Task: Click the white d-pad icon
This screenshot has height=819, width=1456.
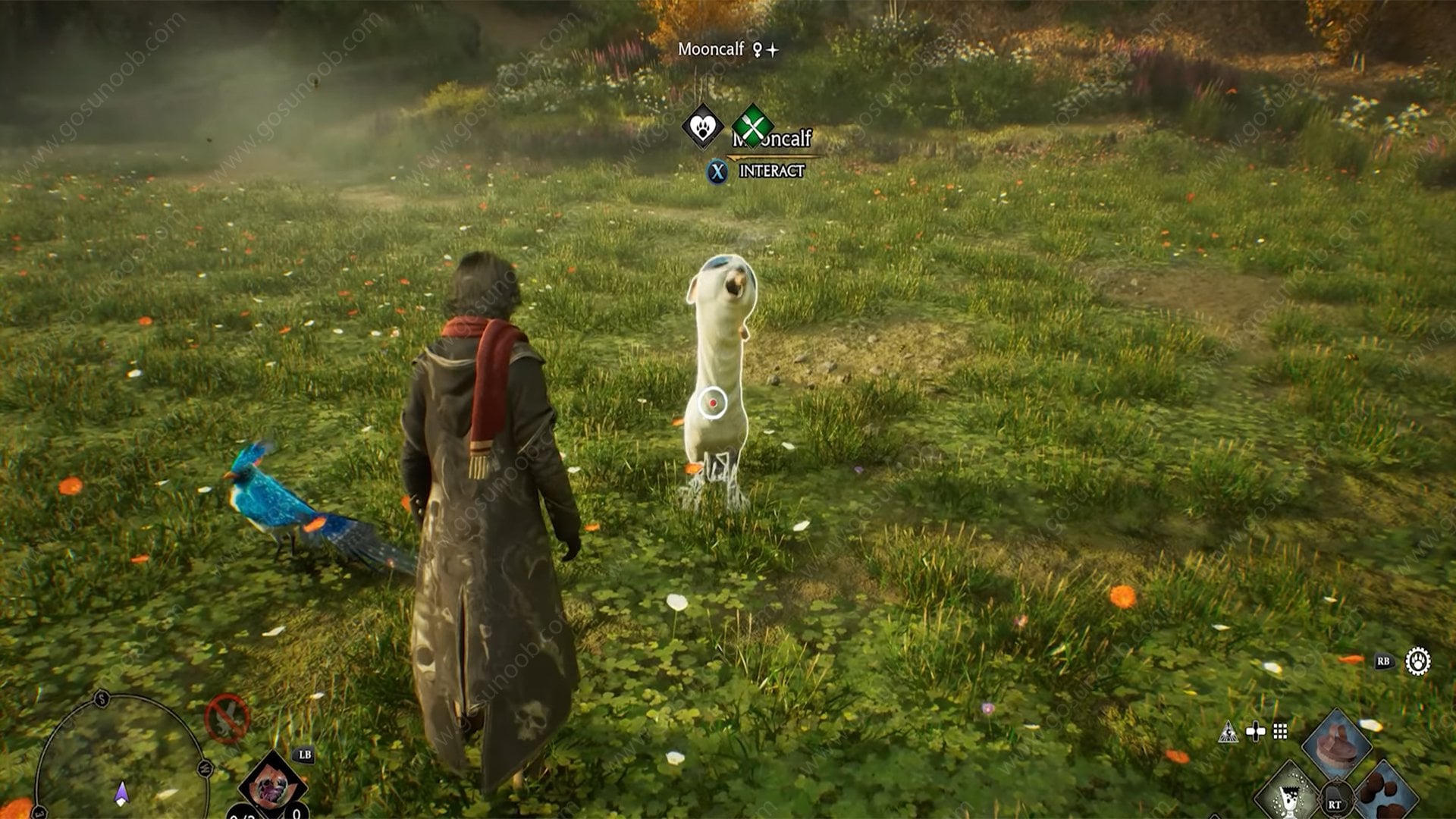Action: 1255,732
